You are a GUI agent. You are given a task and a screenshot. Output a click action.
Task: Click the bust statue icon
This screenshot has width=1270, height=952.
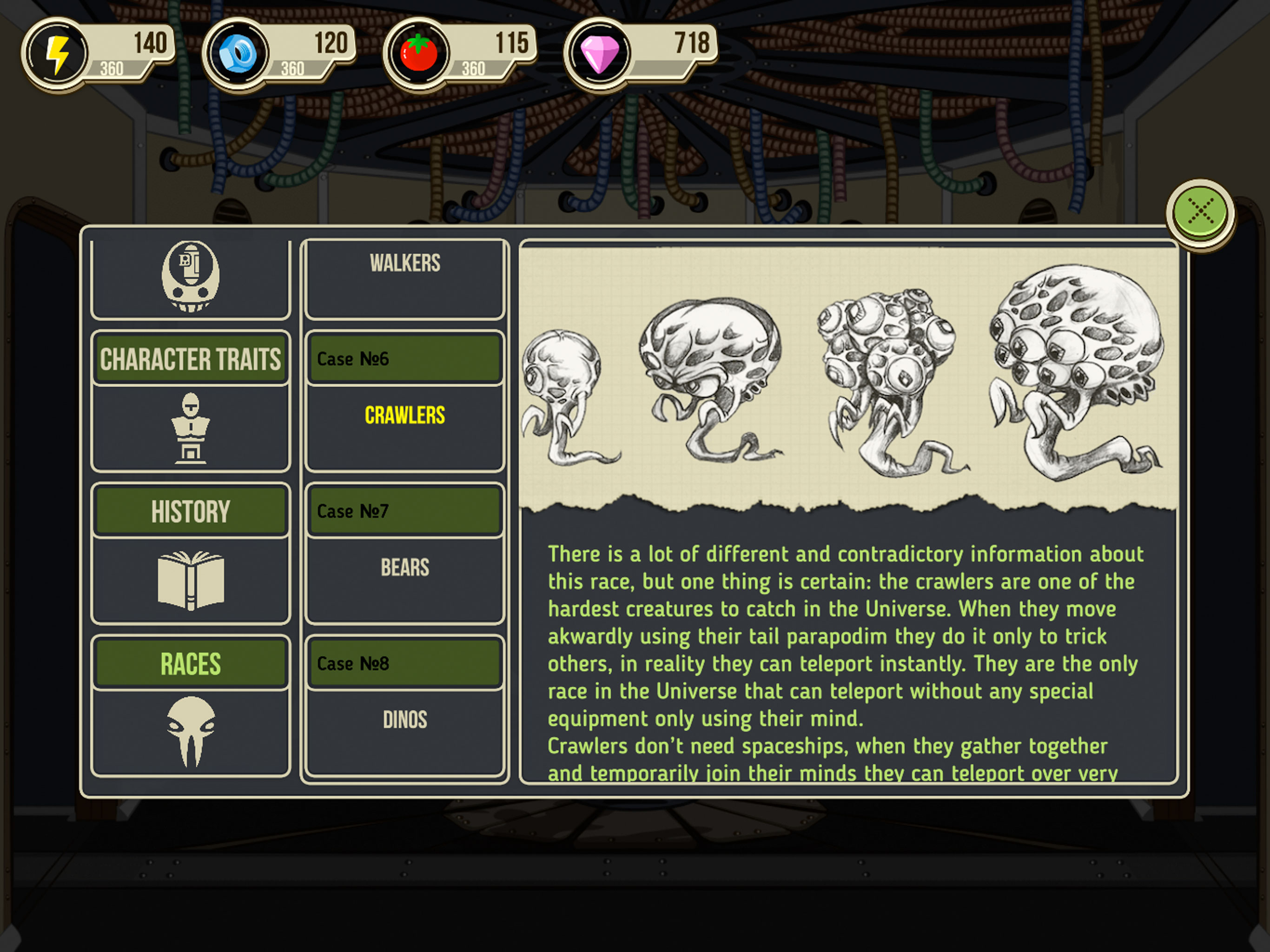(x=190, y=428)
